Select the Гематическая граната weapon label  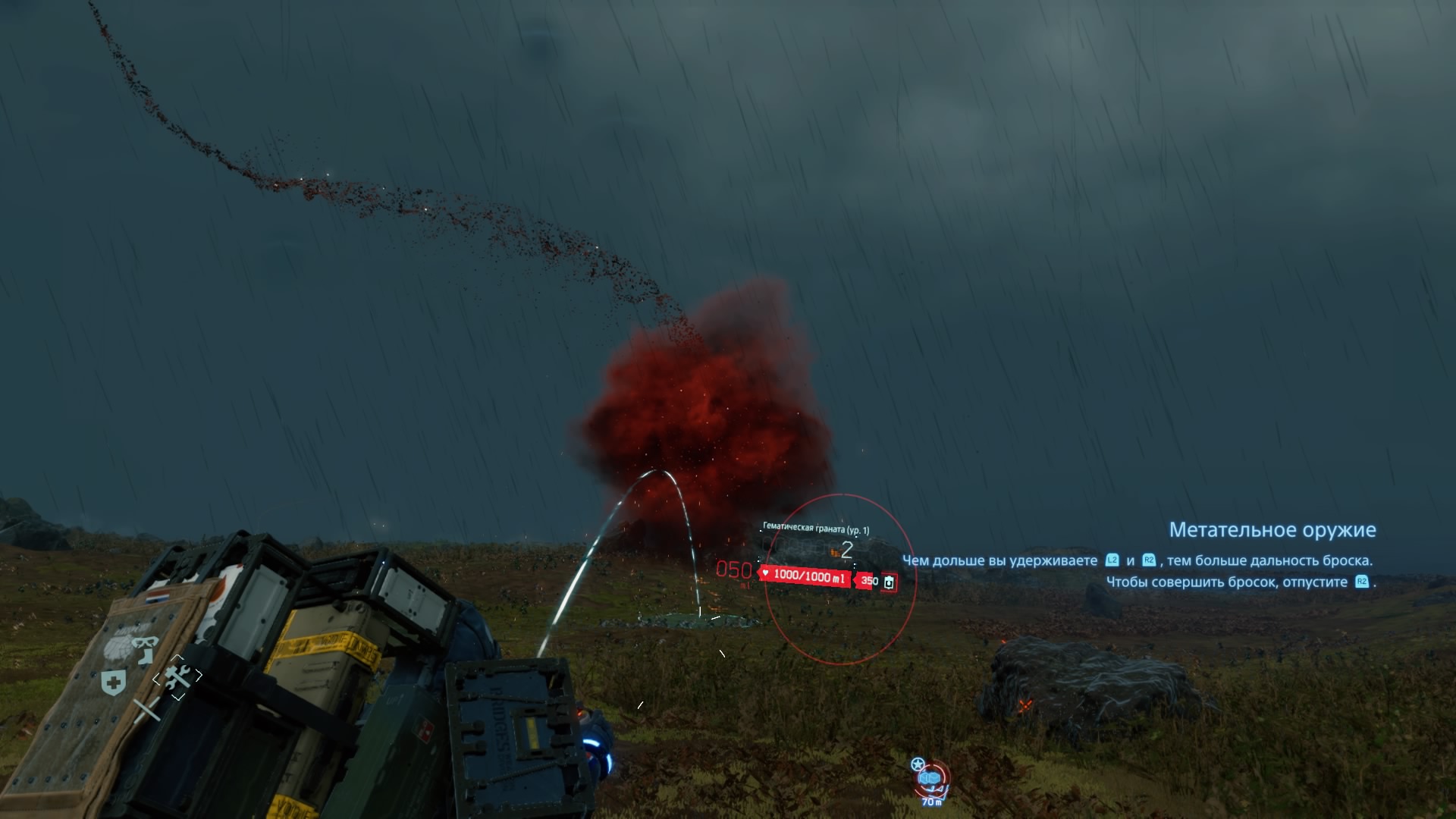pyautogui.click(x=816, y=529)
